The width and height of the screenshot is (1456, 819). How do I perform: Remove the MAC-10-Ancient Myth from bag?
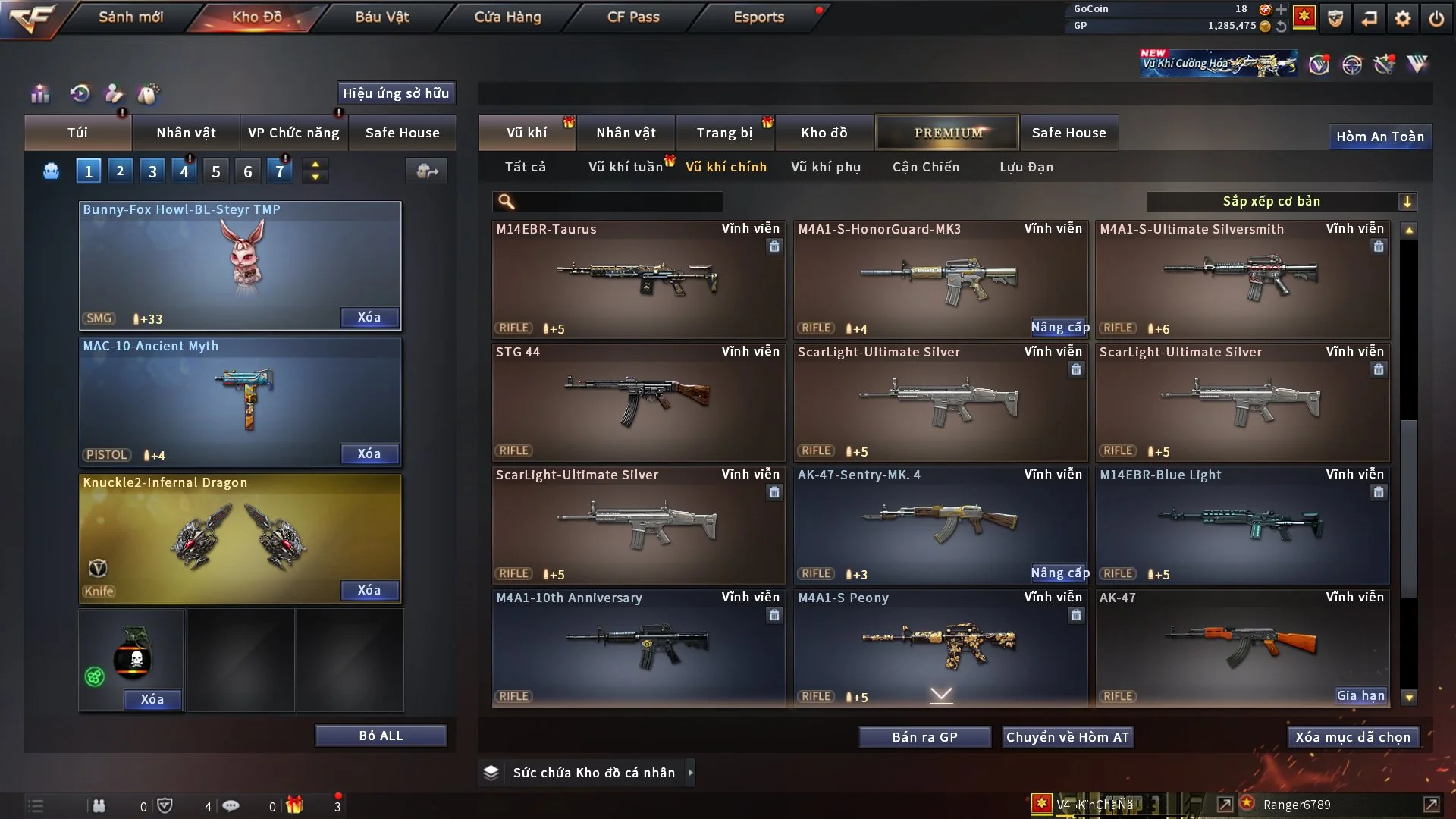[x=369, y=453]
